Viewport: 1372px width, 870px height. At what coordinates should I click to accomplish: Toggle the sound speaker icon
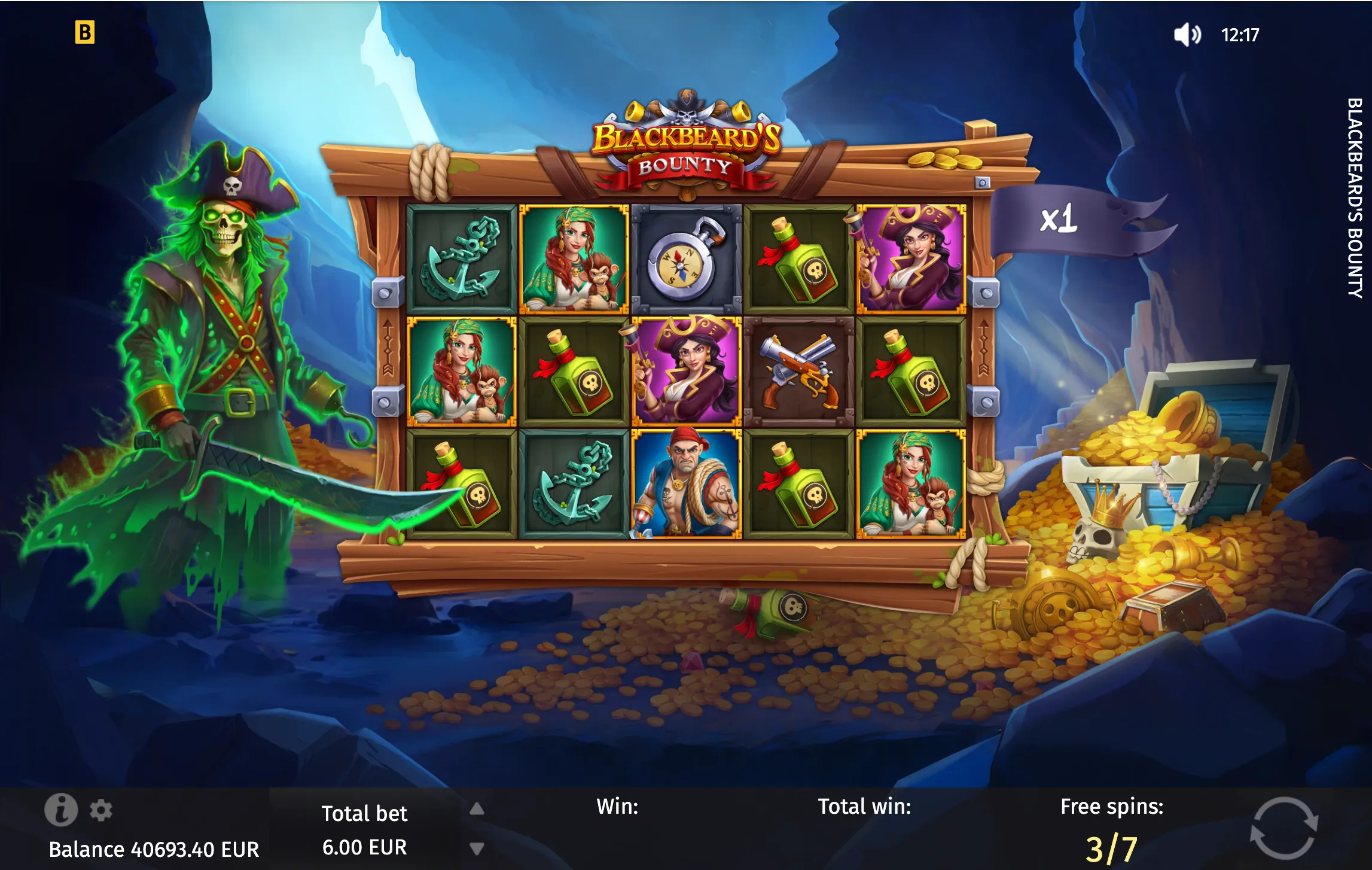pos(1187,35)
